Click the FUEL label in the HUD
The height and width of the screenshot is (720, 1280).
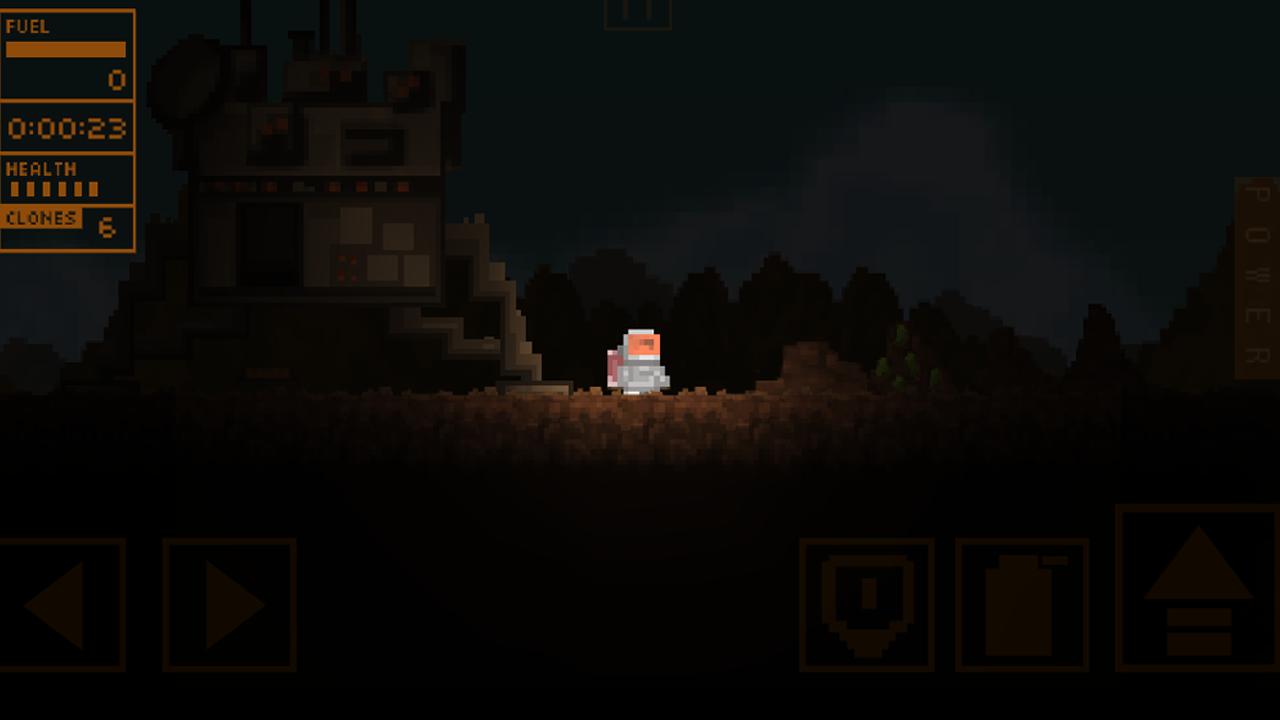pos(27,27)
